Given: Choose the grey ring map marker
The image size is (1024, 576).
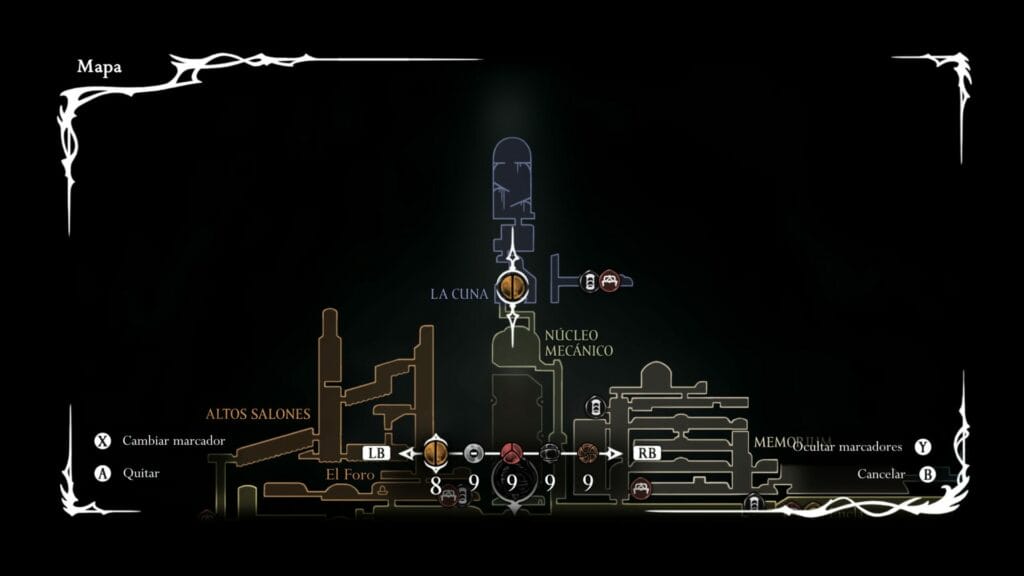Looking at the screenshot, I should (474, 453).
